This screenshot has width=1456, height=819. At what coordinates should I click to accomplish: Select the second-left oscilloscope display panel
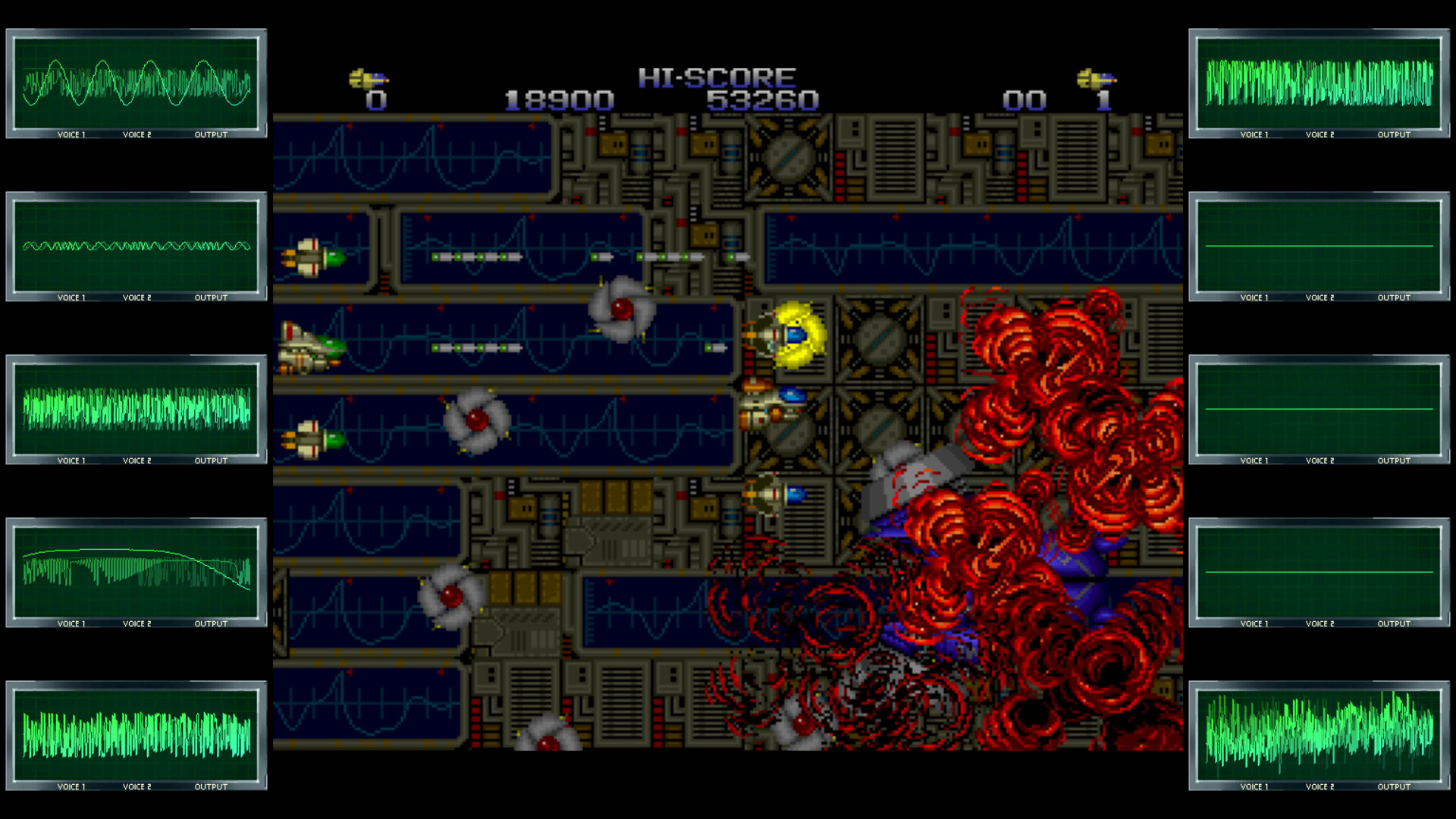pyautogui.click(x=136, y=246)
